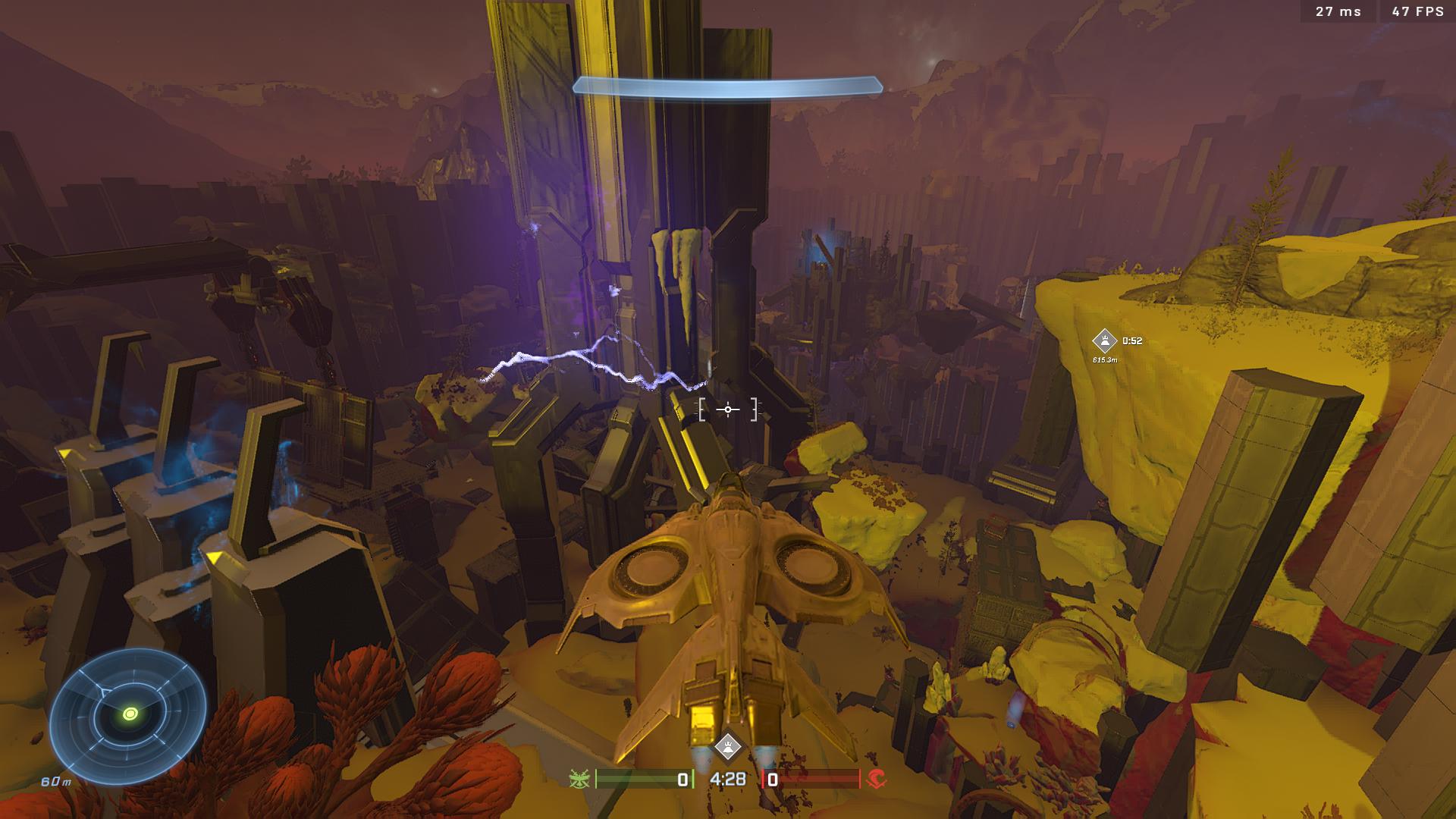This screenshot has height=819, width=1456.
Task: Click the circular motion tracker radar
Action: coord(128,714)
